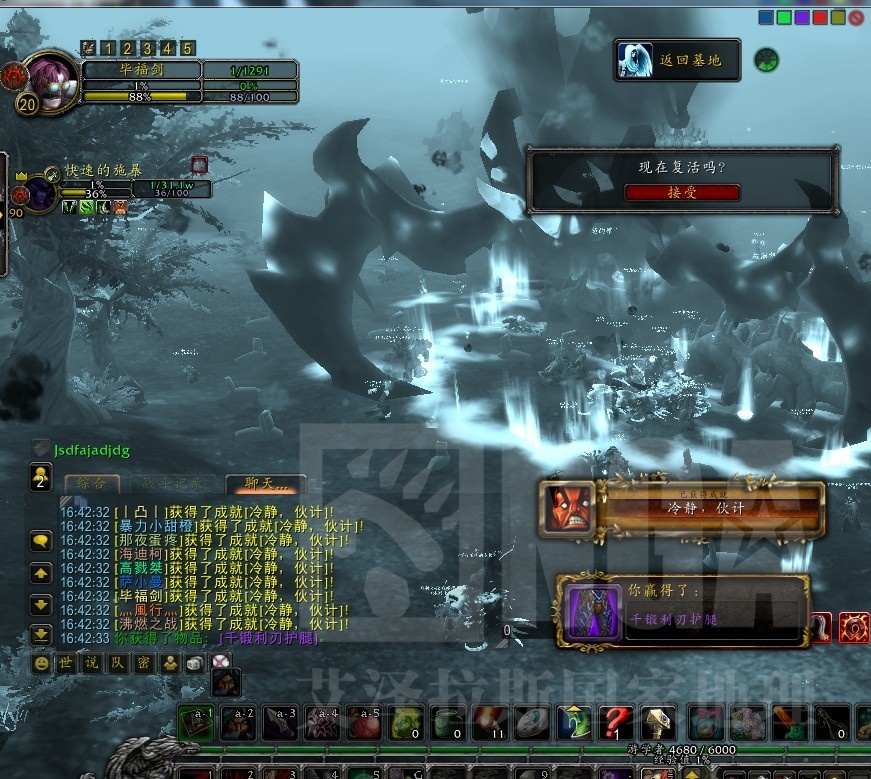Open the chat emote smiley button

(41, 663)
